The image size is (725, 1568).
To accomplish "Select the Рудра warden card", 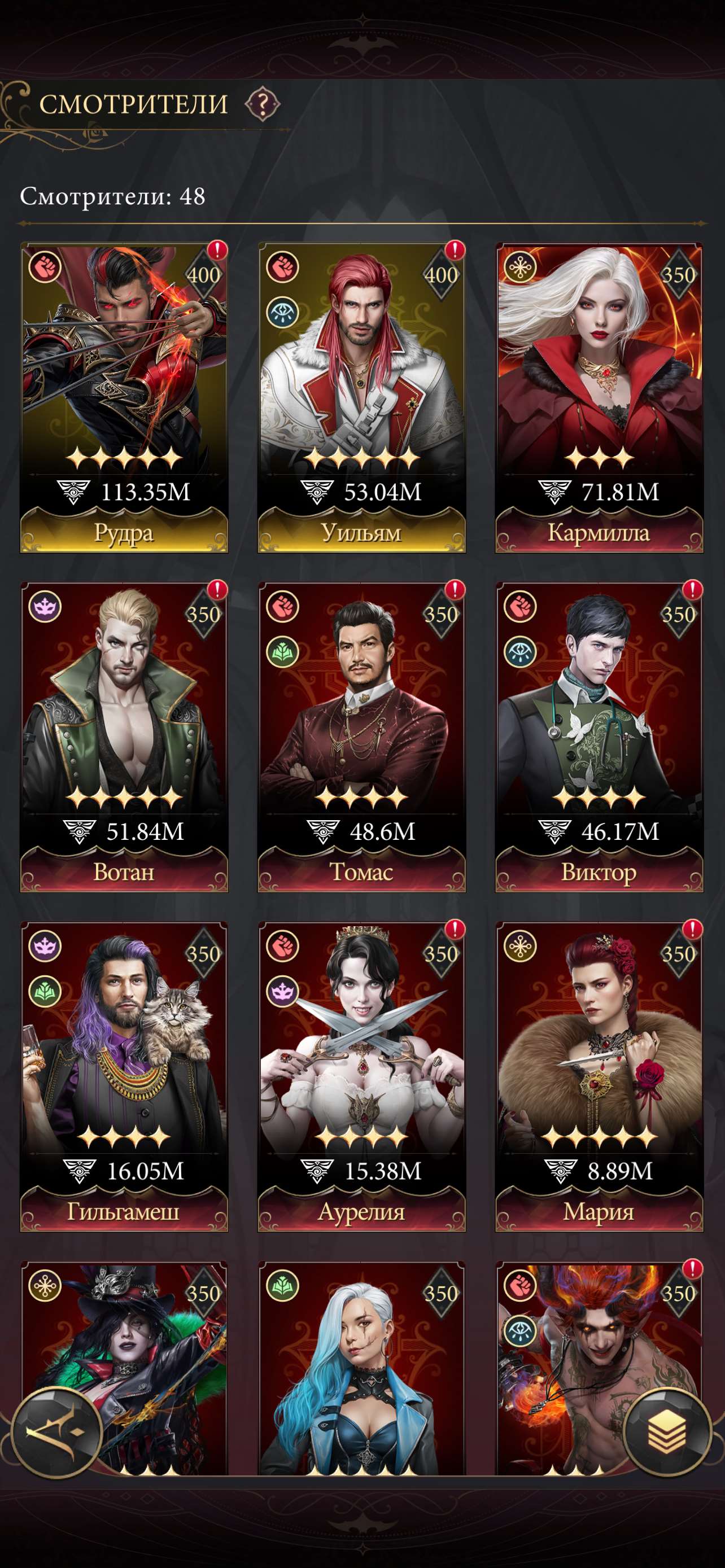I will pos(124,397).
